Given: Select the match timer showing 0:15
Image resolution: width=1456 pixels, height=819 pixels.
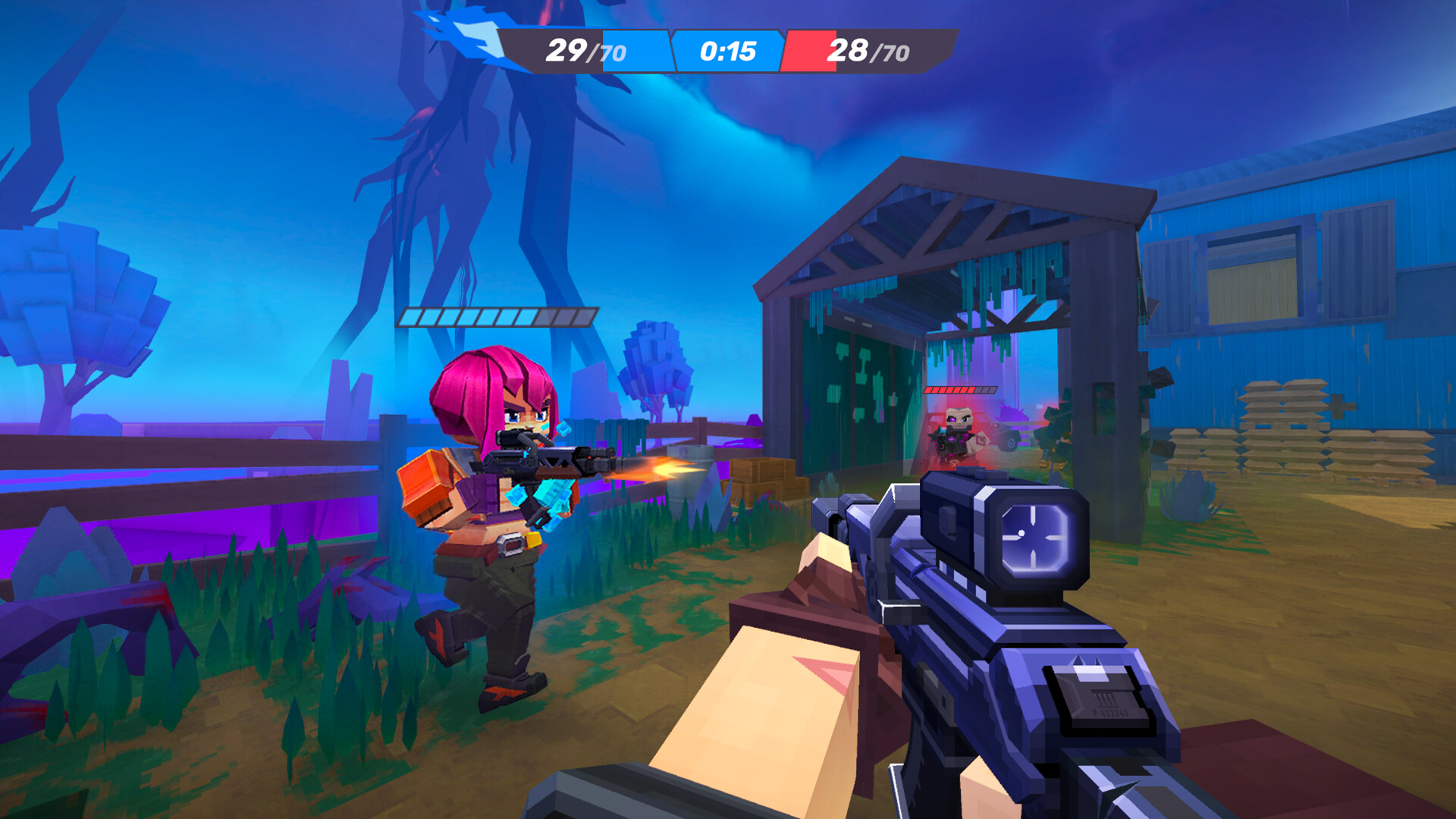Looking at the screenshot, I should (x=730, y=50).
